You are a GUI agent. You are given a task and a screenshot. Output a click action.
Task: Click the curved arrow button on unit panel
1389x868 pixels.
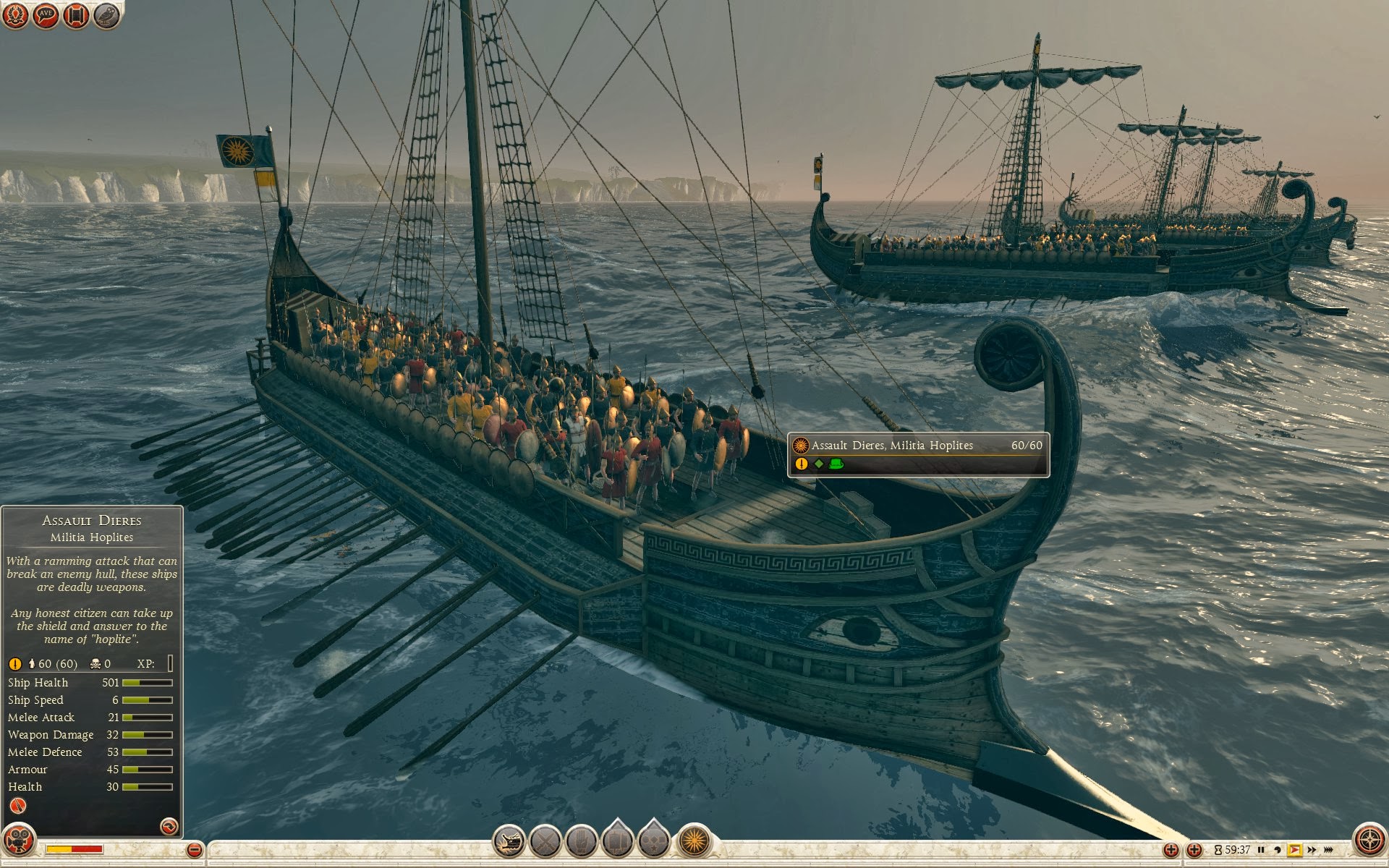click(x=169, y=826)
